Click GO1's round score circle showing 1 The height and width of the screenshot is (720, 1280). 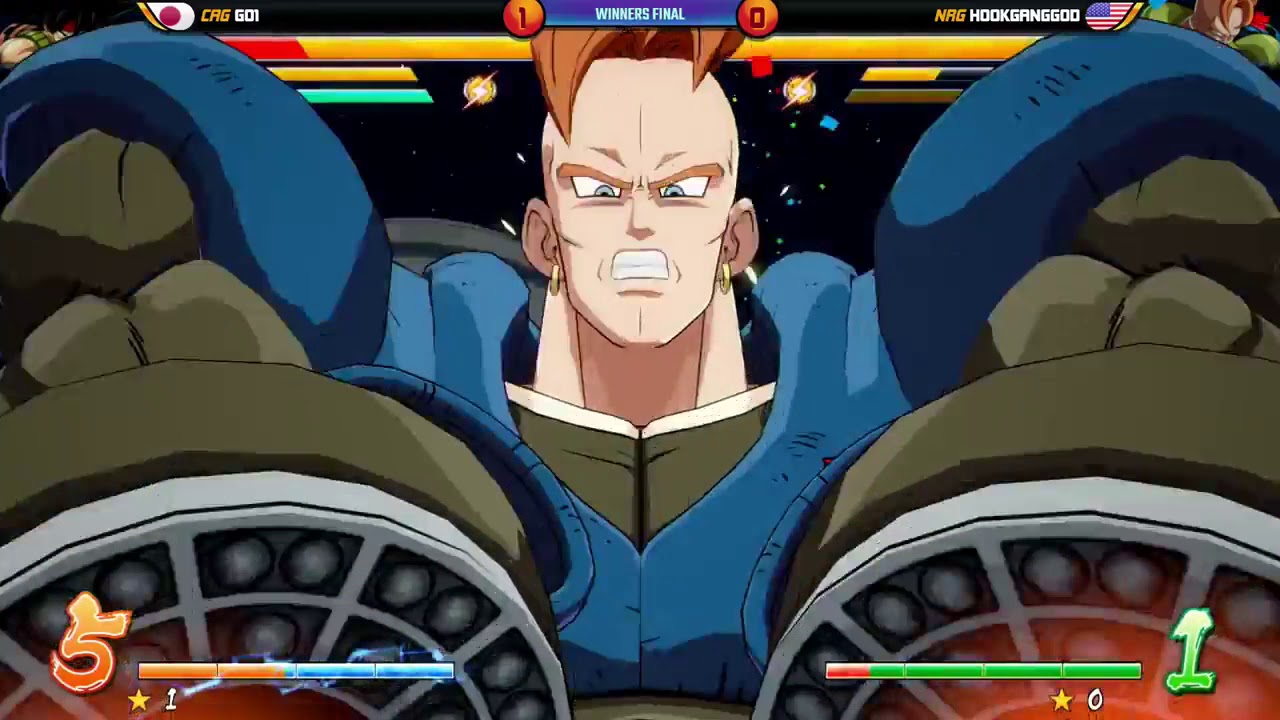click(x=523, y=15)
